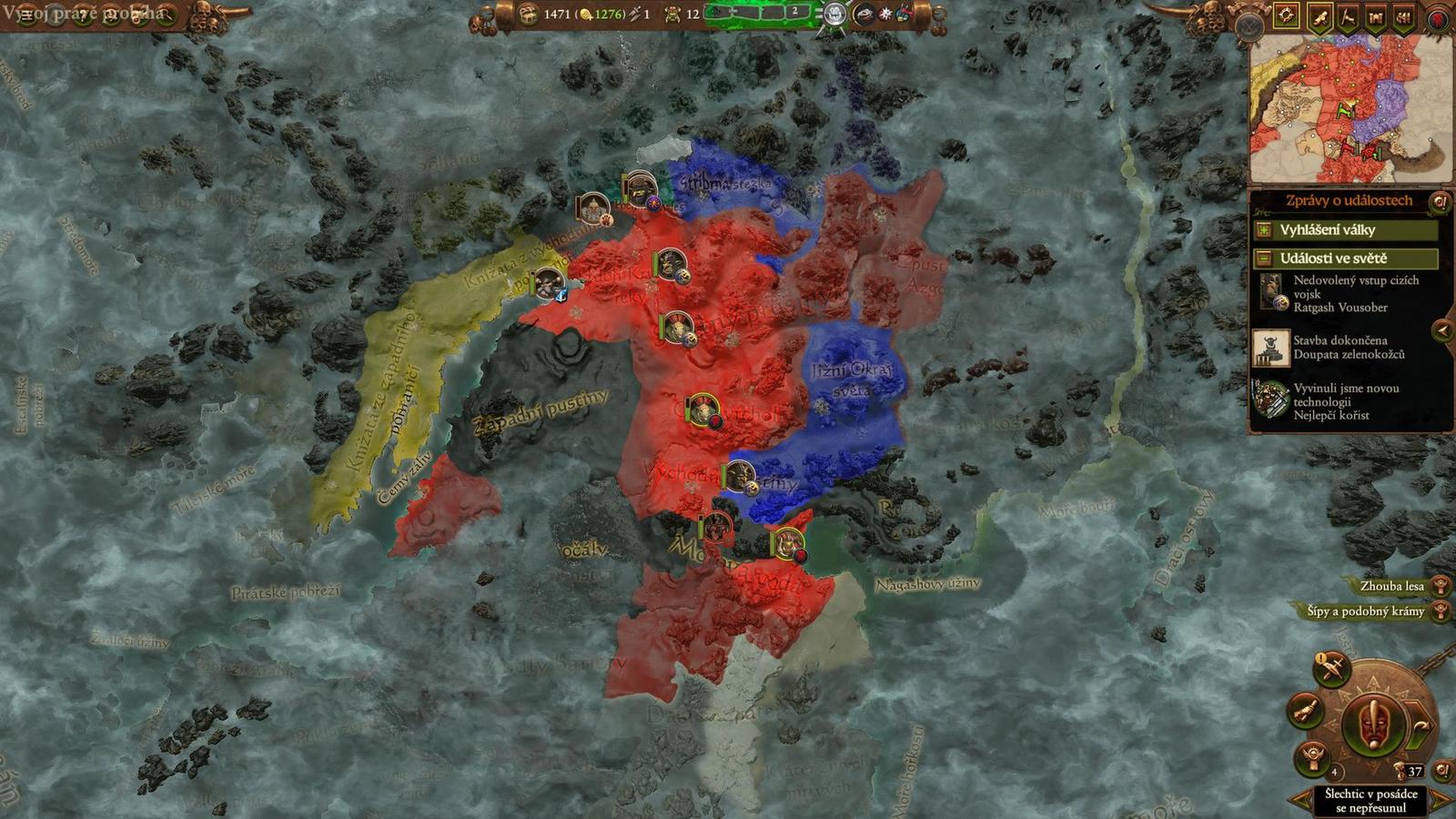Expand the arrow beside the events panel
The width and height of the screenshot is (1456, 819).
pos(1442,331)
